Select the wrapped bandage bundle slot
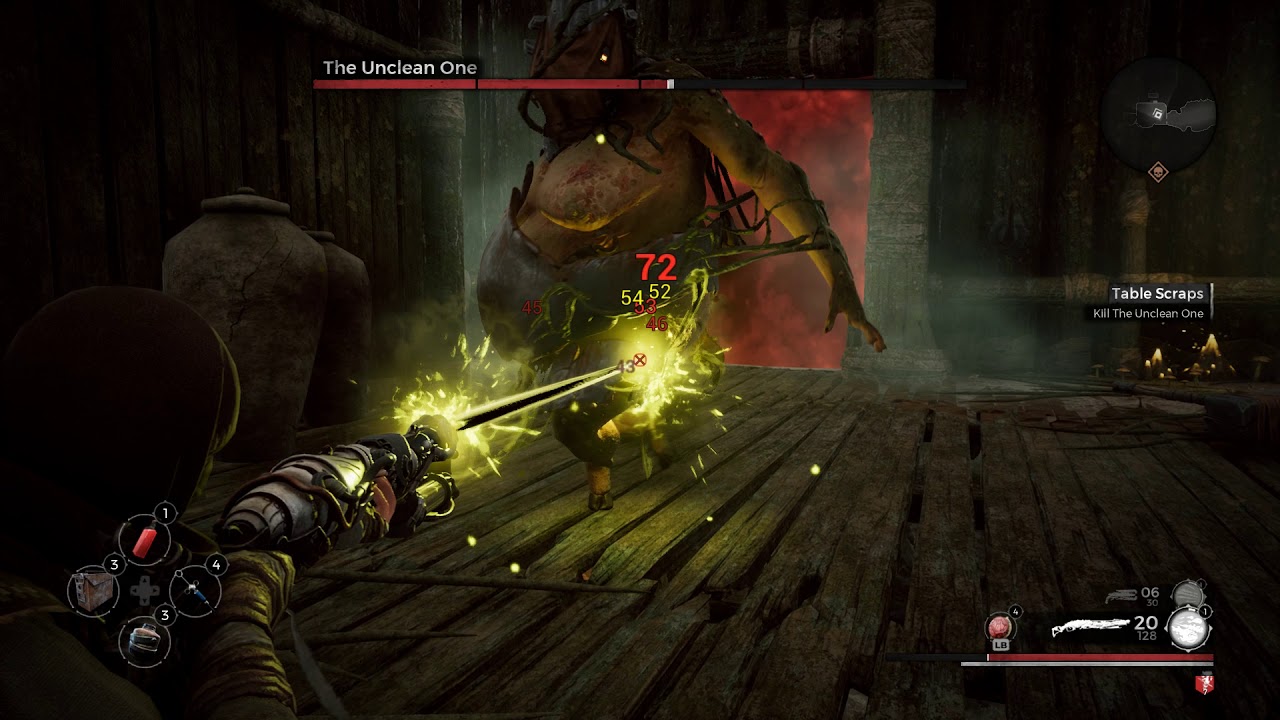 [145, 640]
